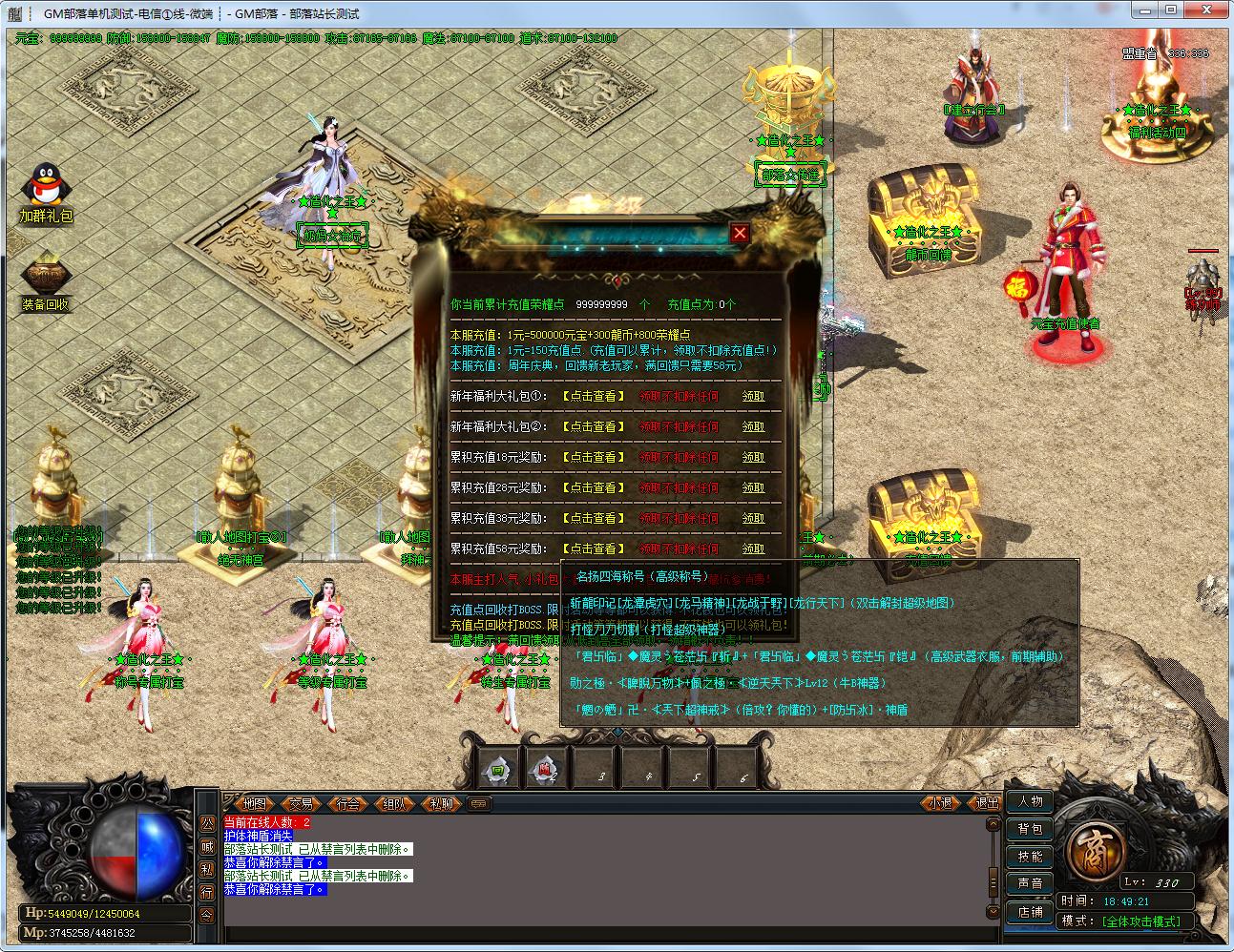Close the recharge reward dialog

point(740,233)
